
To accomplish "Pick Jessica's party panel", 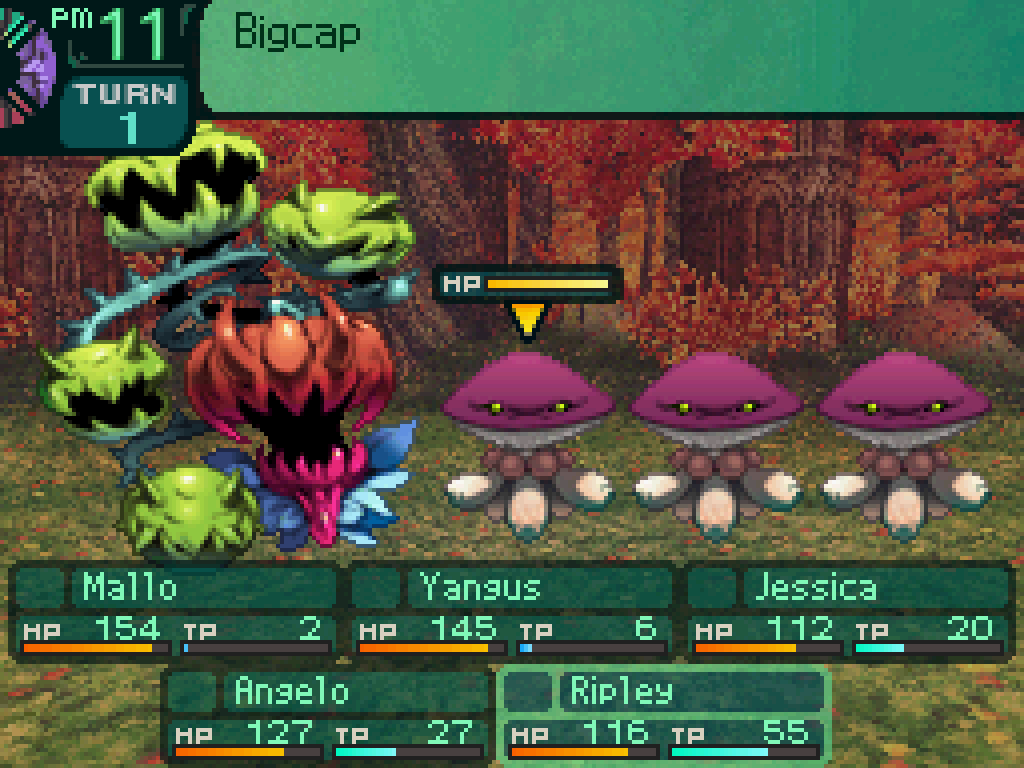I will click(x=848, y=610).
